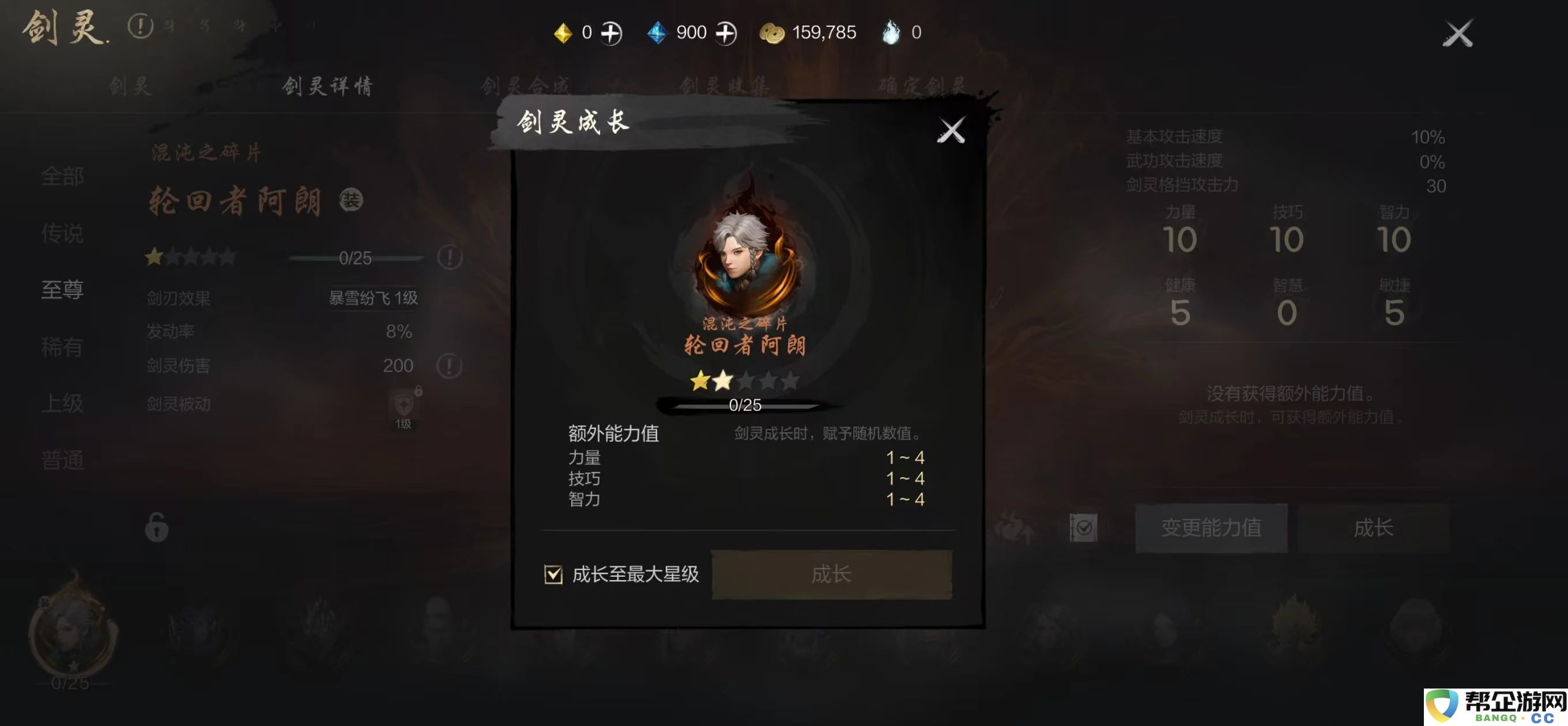
Task: Click the coin currency icon showing 159,785
Action: click(x=771, y=32)
